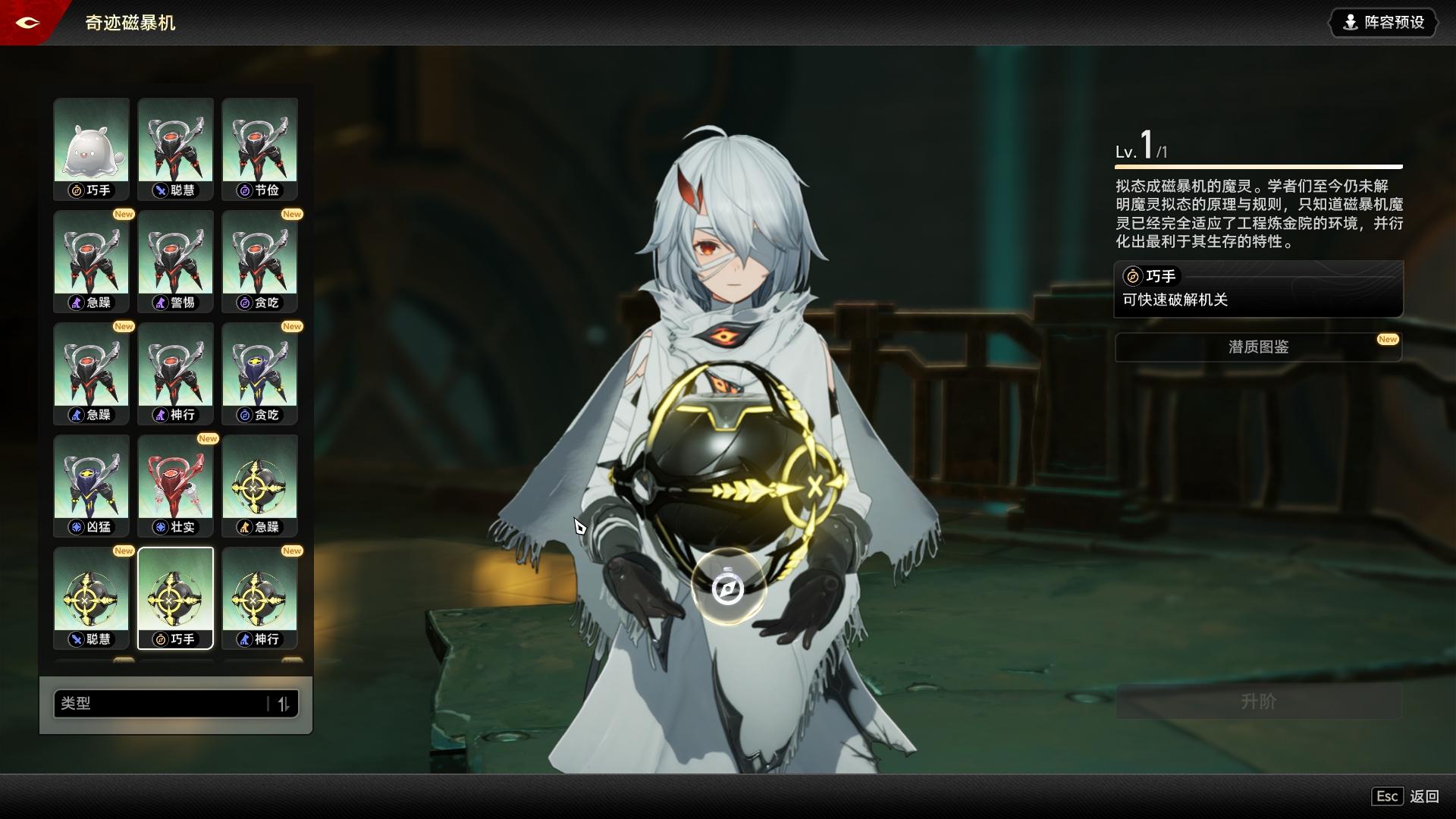This screenshot has height=819, width=1456.
Task: Choose the 节俭 spirit card
Action: tap(259, 149)
